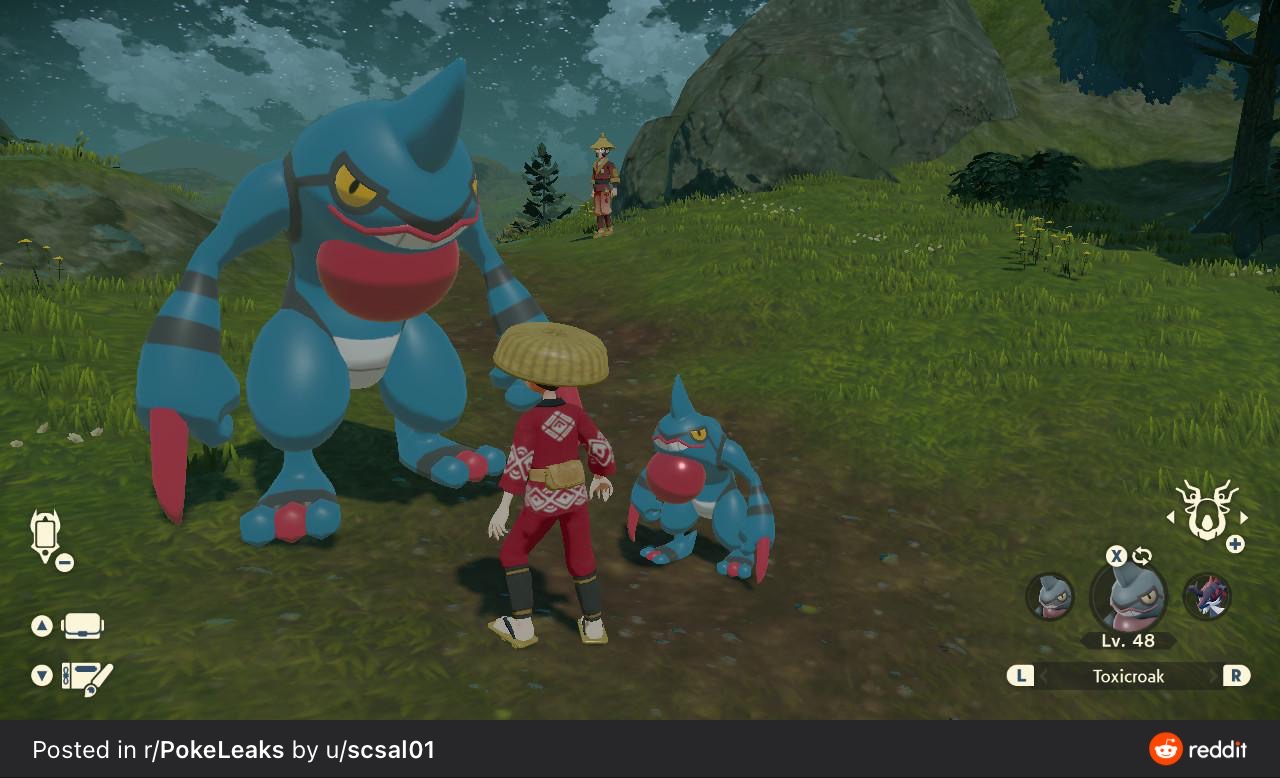Visit the u/scsal01 user profile link
This screenshot has height=778, width=1280.
[x=380, y=750]
